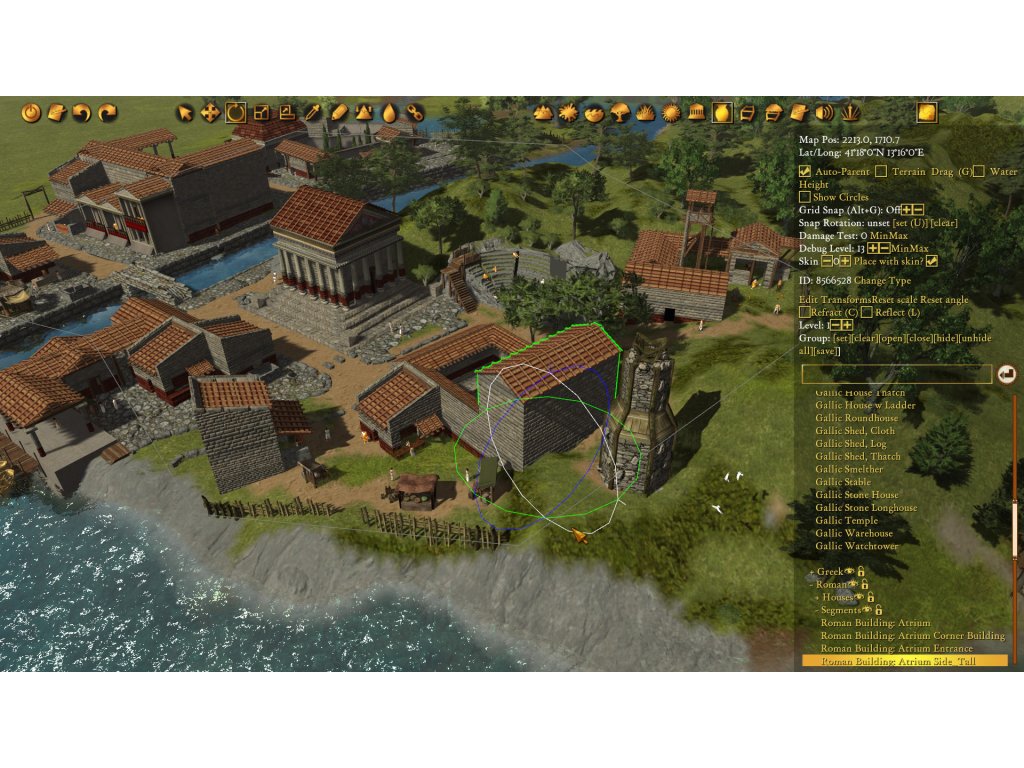Pick the water drop tool

click(x=389, y=113)
